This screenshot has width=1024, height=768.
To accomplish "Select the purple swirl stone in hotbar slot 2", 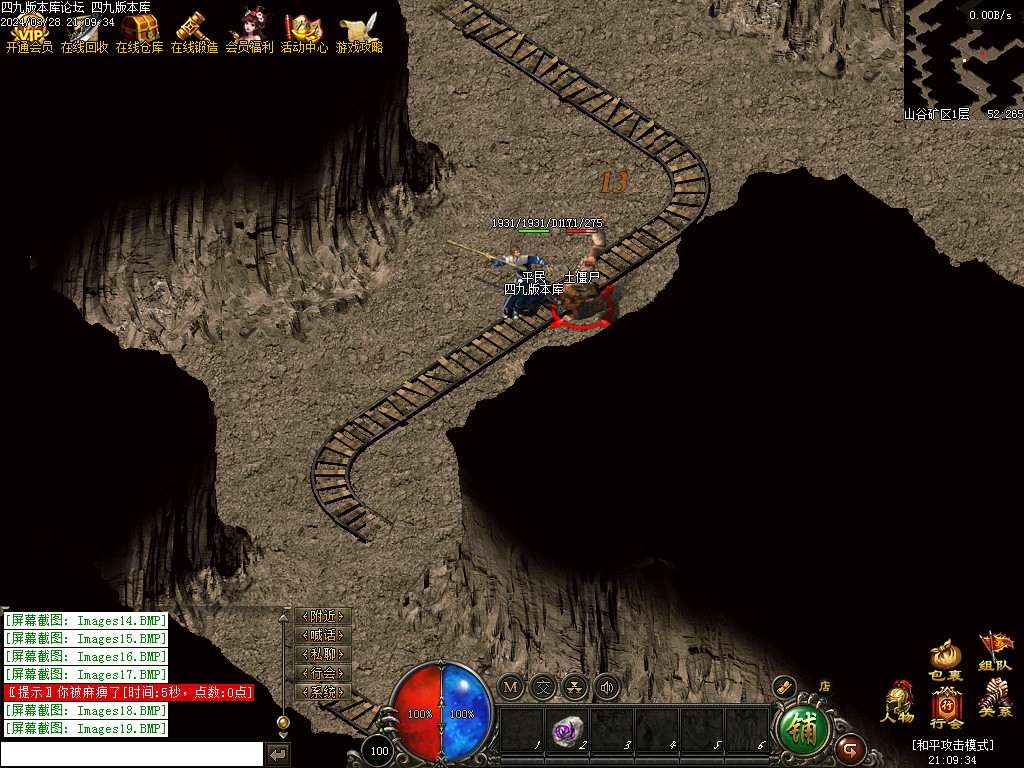I will coord(566,730).
